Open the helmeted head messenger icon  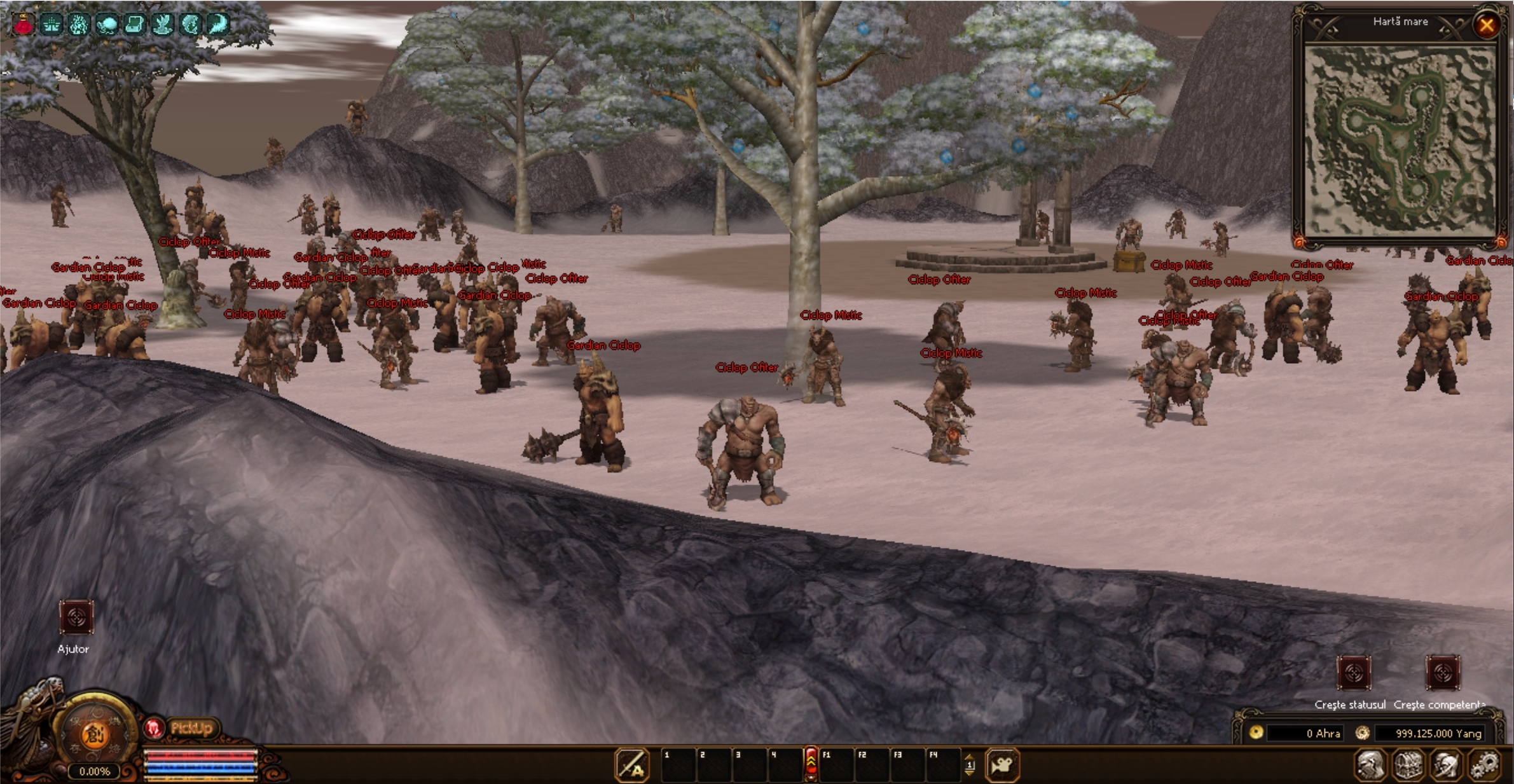[1445, 765]
